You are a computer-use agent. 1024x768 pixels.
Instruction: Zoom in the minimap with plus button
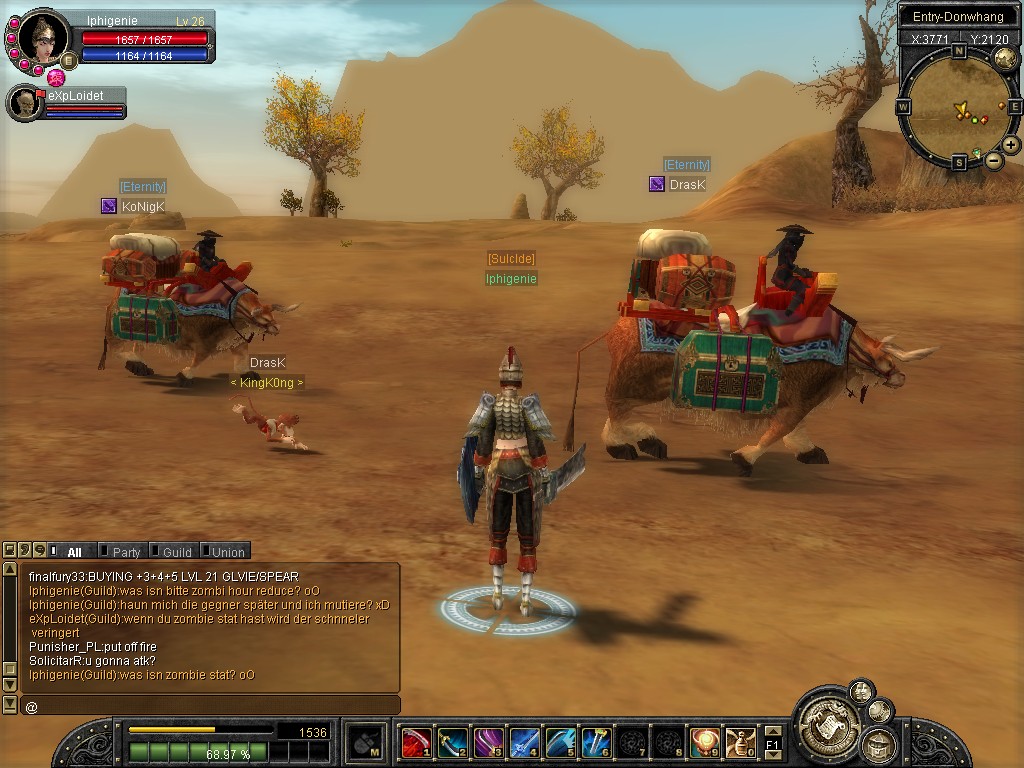coord(1011,145)
